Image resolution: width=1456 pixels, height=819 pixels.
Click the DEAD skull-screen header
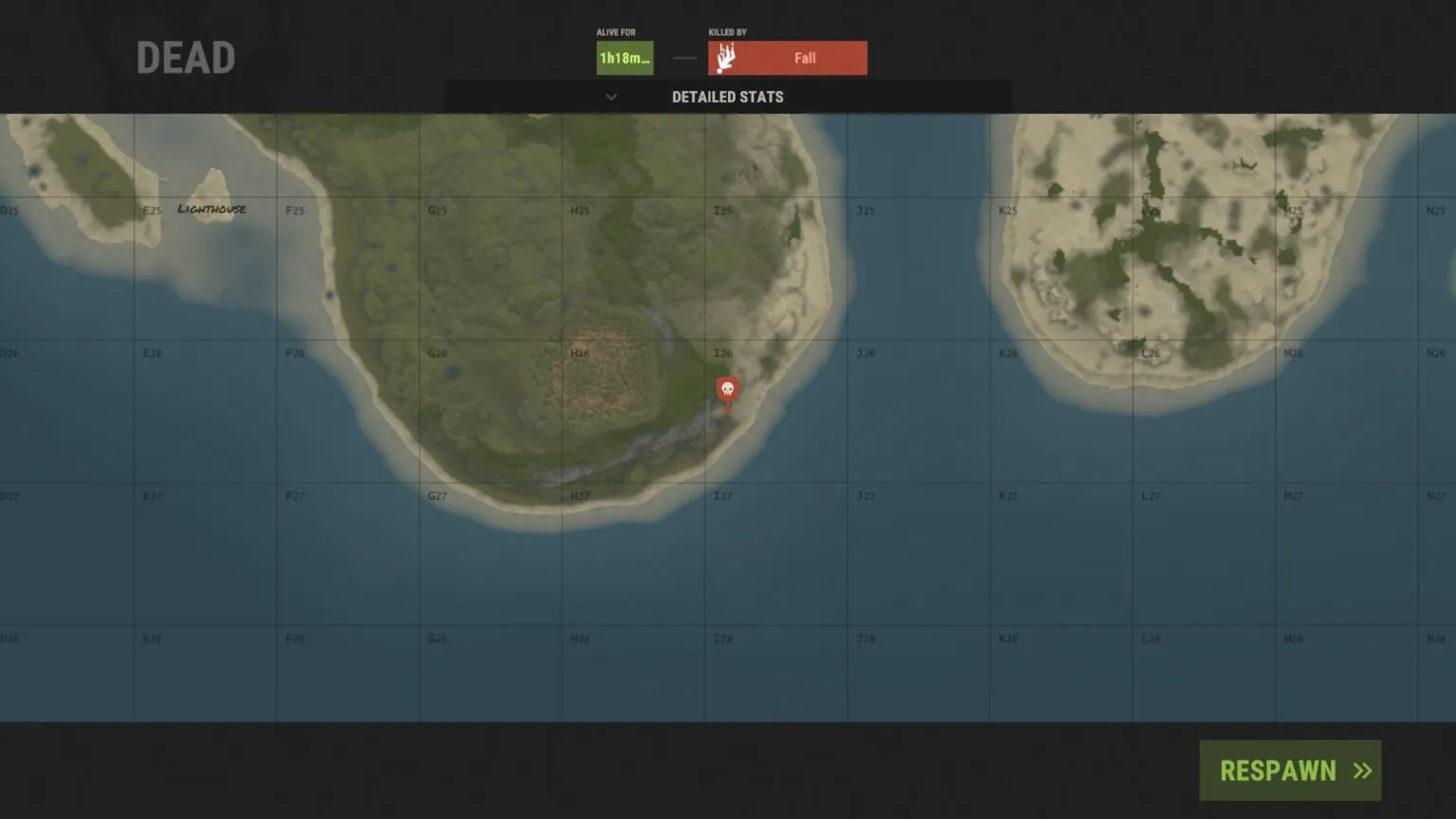pyautogui.click(x=186, y=57)
